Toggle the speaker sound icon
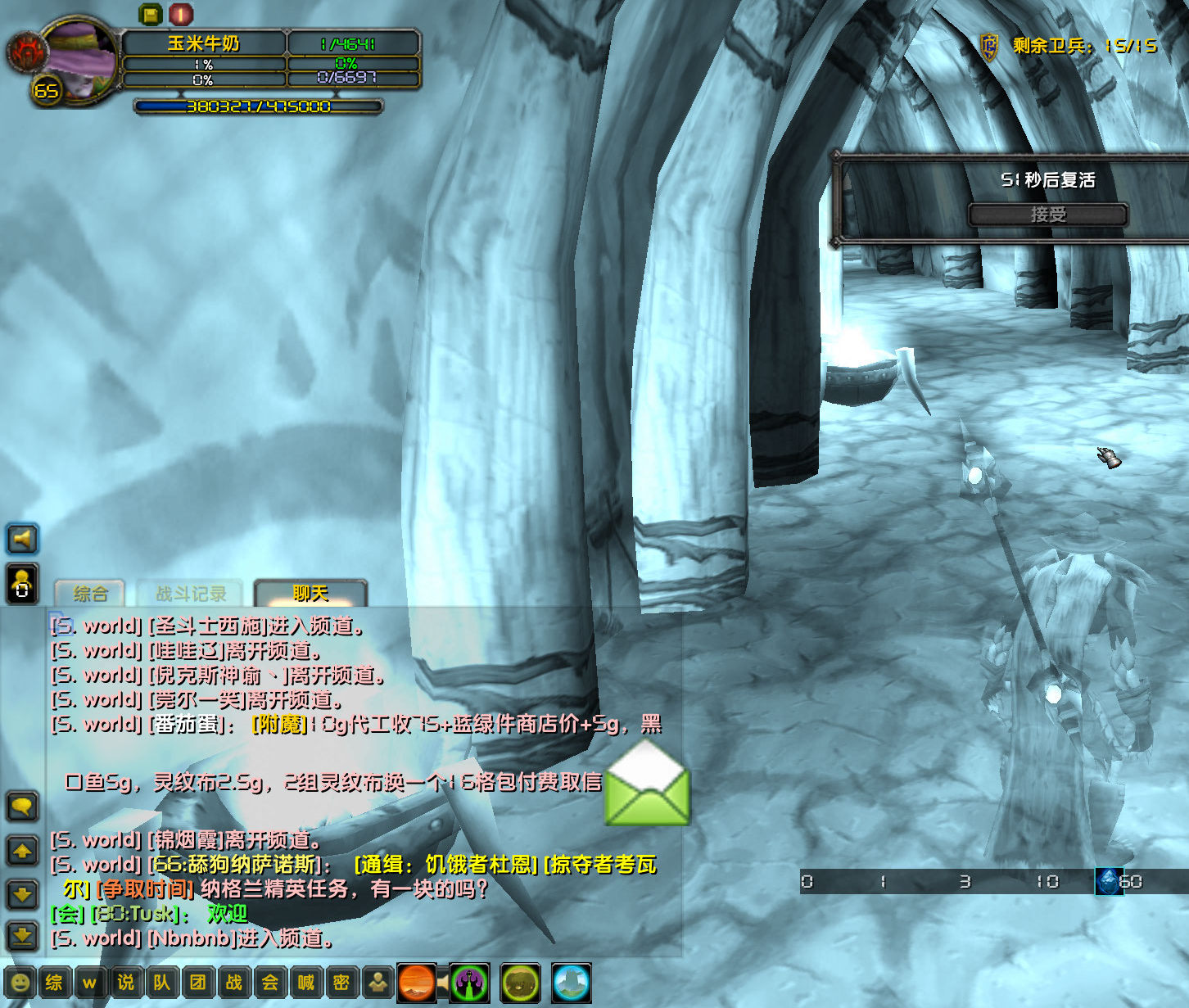Viewport: 1189px width, 1008px height. [22, 539]
